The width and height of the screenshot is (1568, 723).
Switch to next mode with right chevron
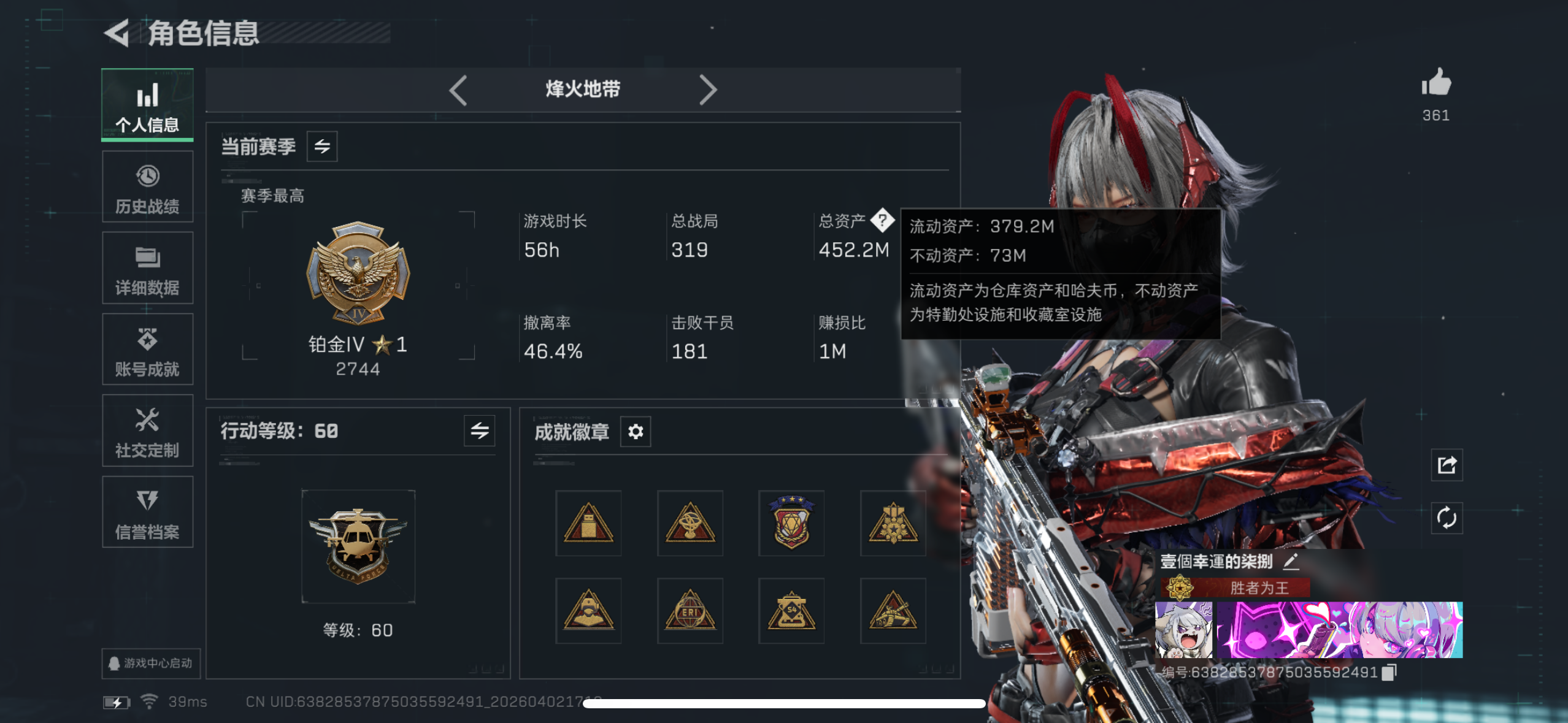[709, 90]
